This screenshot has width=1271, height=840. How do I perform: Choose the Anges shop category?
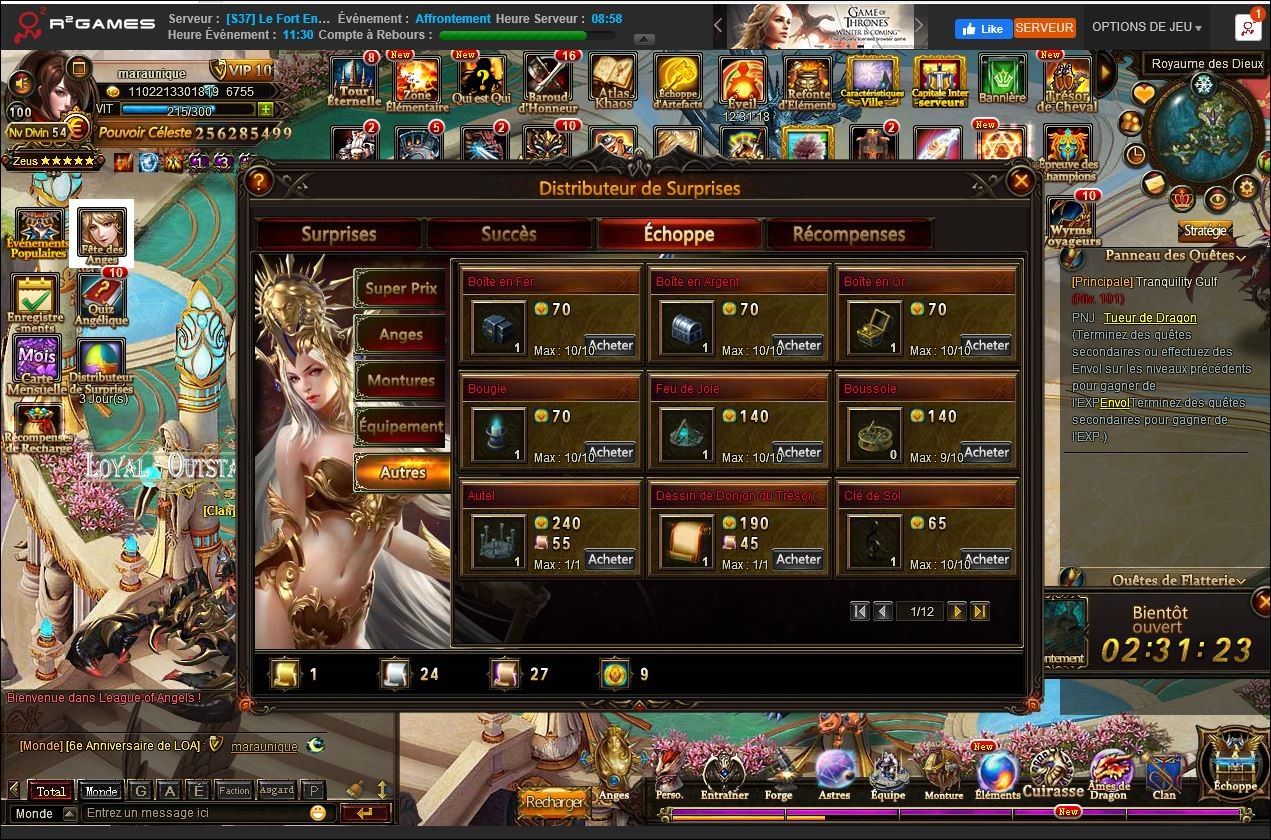pyautogui.click(x=400, y=334)
